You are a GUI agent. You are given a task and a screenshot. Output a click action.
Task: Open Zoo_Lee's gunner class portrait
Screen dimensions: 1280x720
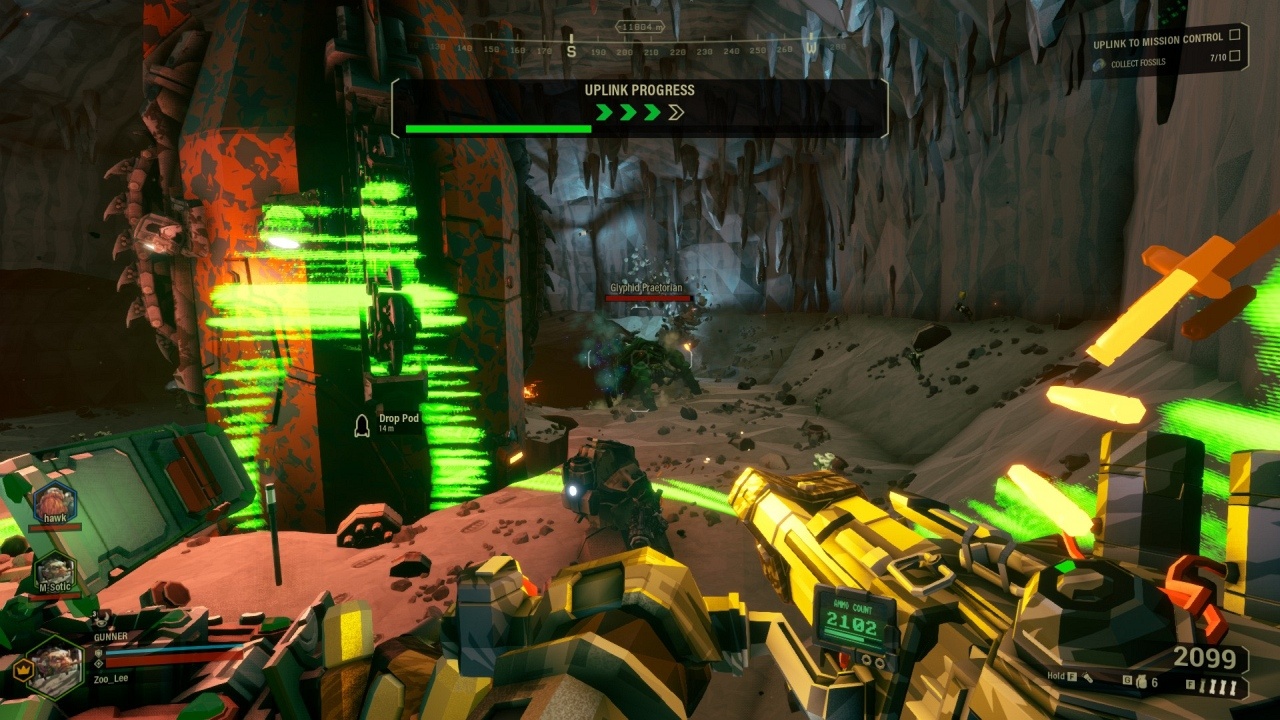[x=54, y=664]
